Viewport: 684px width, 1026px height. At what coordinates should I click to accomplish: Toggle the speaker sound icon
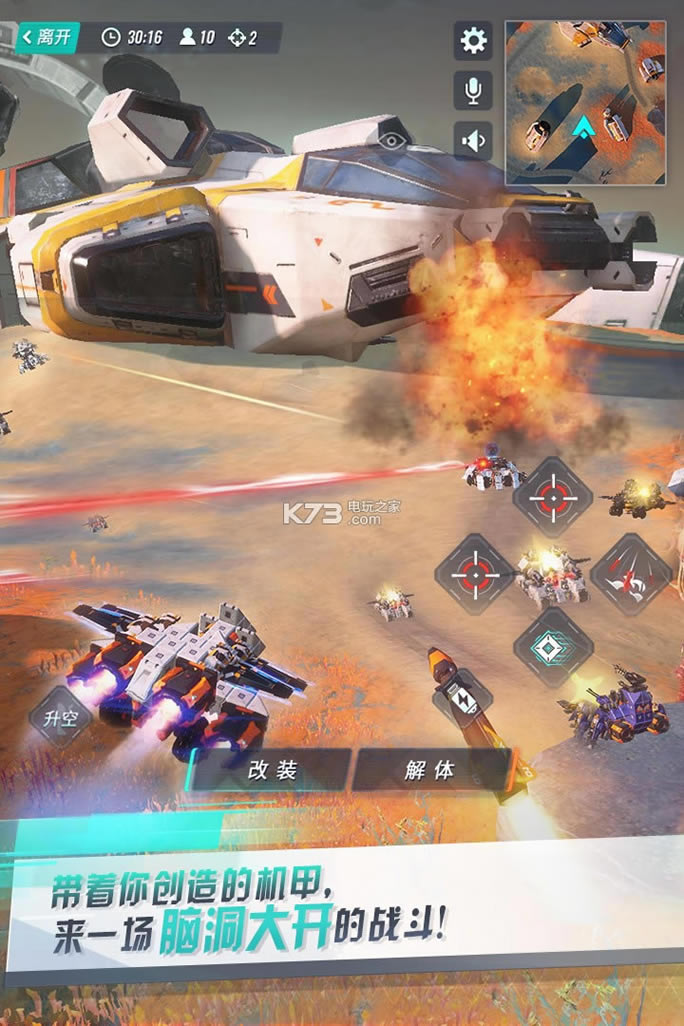473,139
